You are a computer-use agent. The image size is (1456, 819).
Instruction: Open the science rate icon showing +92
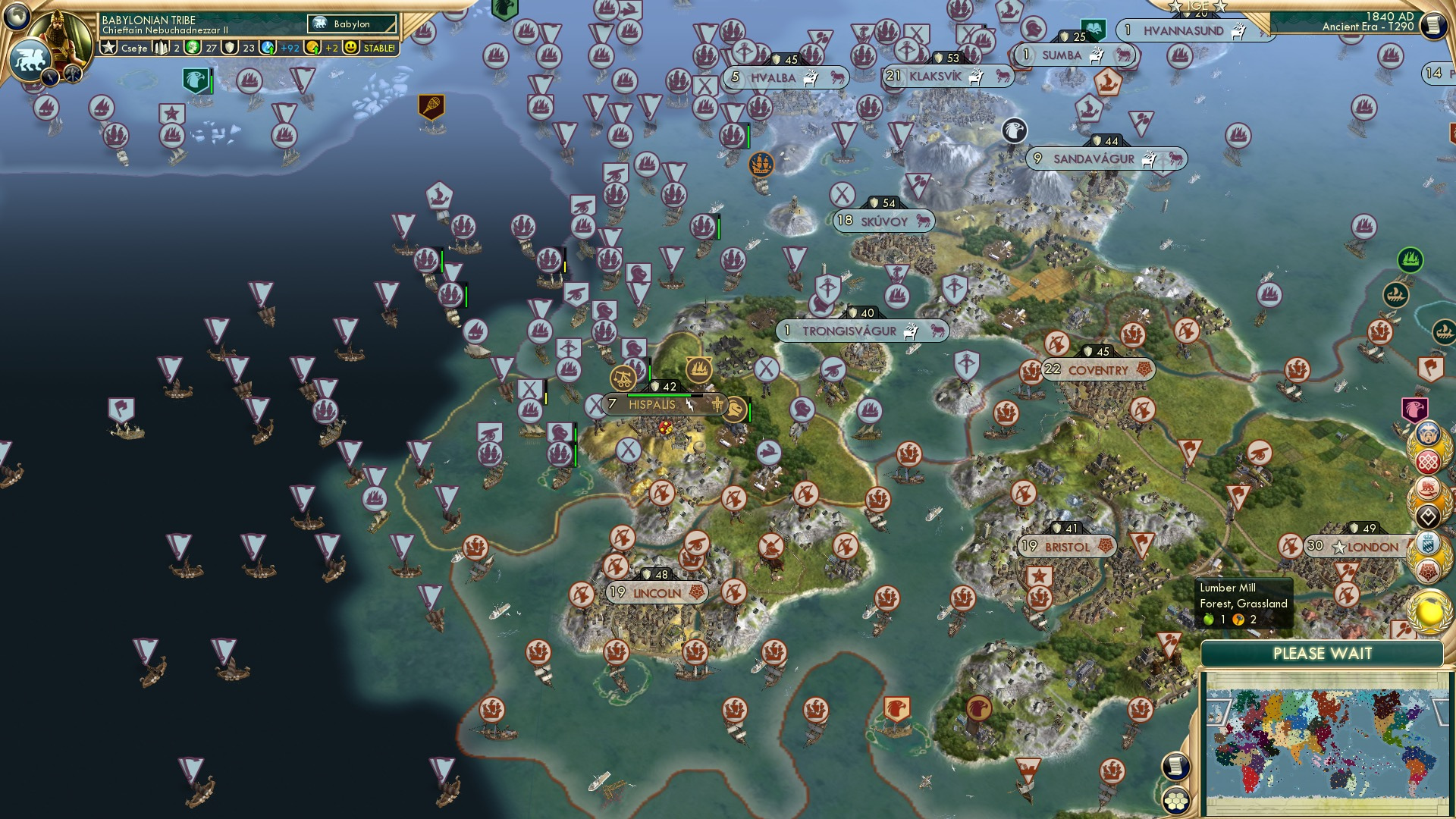(x=268, y=46)
